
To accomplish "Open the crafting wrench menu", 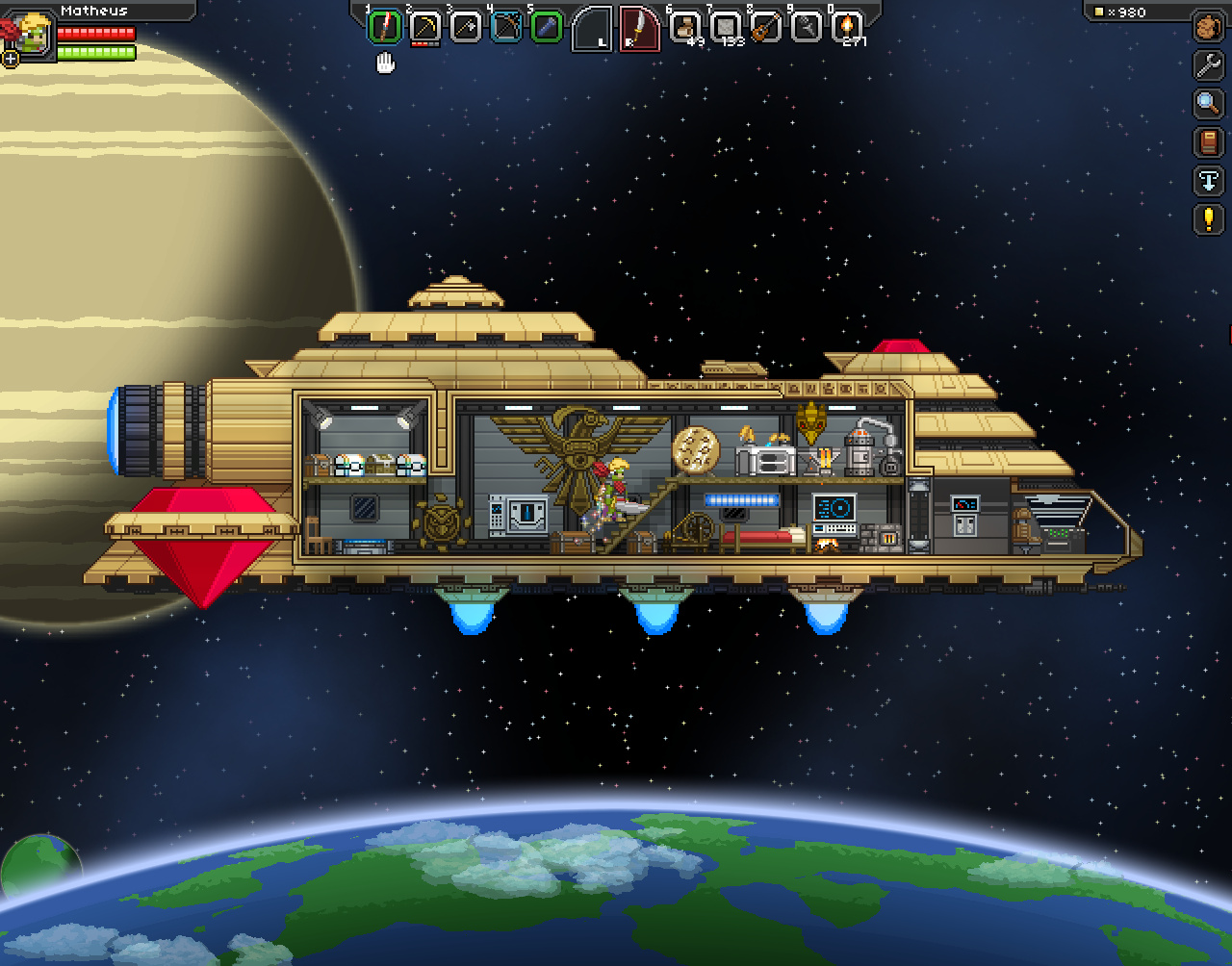I will pyautogui.click(x=1208, y=65).
